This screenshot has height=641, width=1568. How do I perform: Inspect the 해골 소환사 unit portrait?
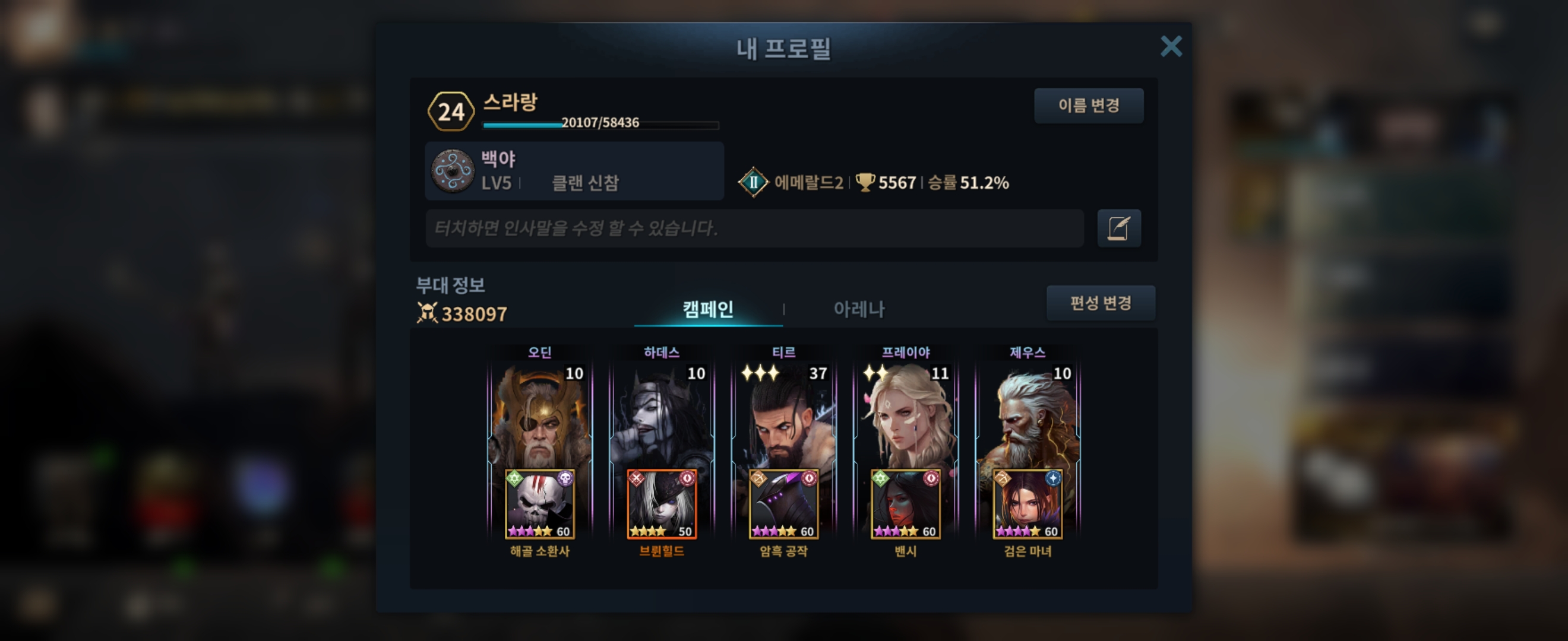pos(539,504)
